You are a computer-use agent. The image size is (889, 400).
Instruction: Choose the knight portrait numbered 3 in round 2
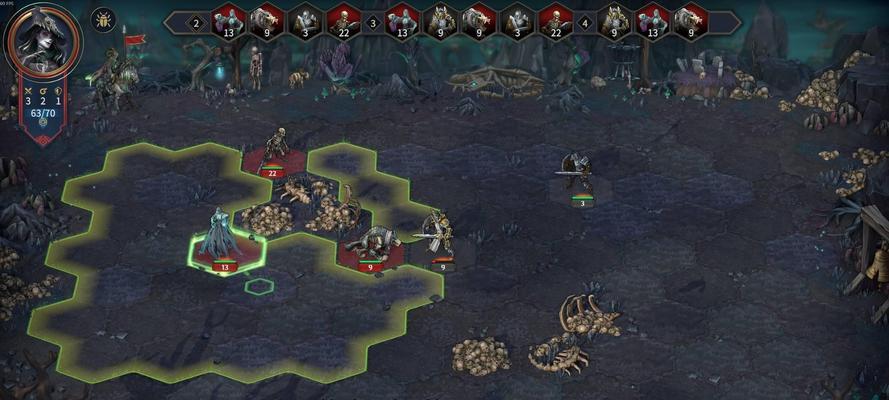pyautogui.click(x=306, y=20)
